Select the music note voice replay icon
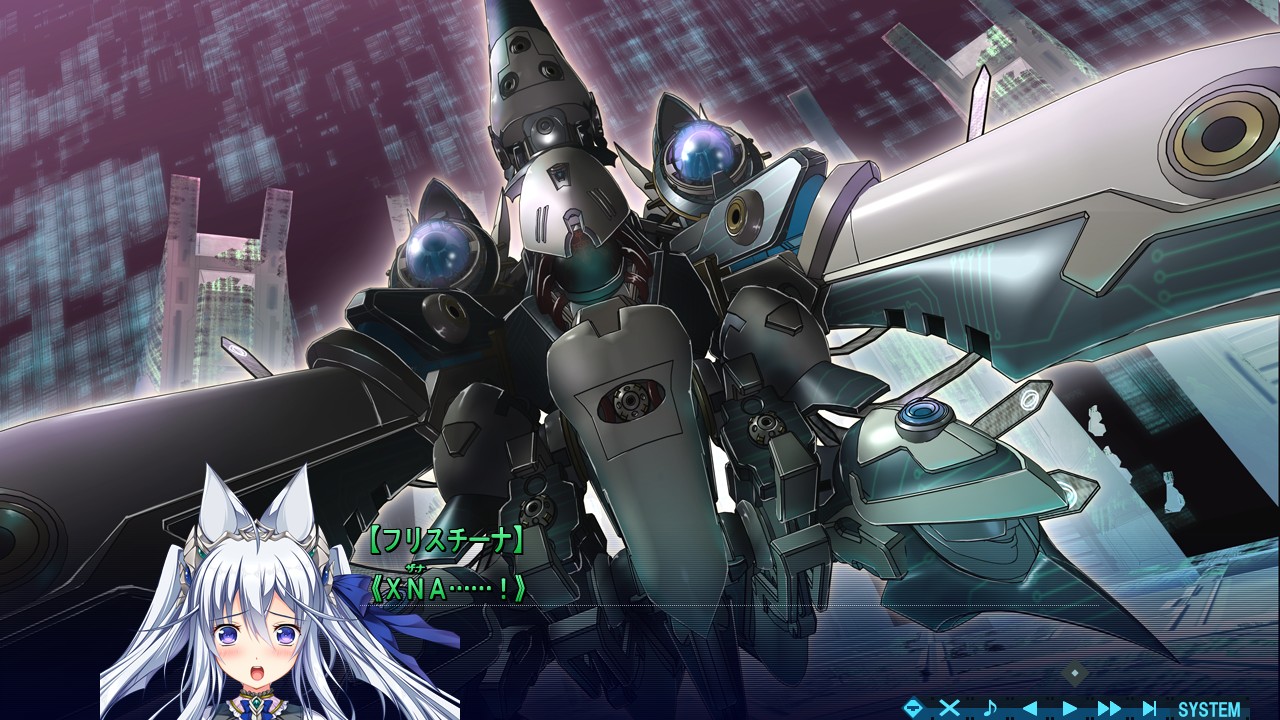1280x720 pixels. [990, 707]
